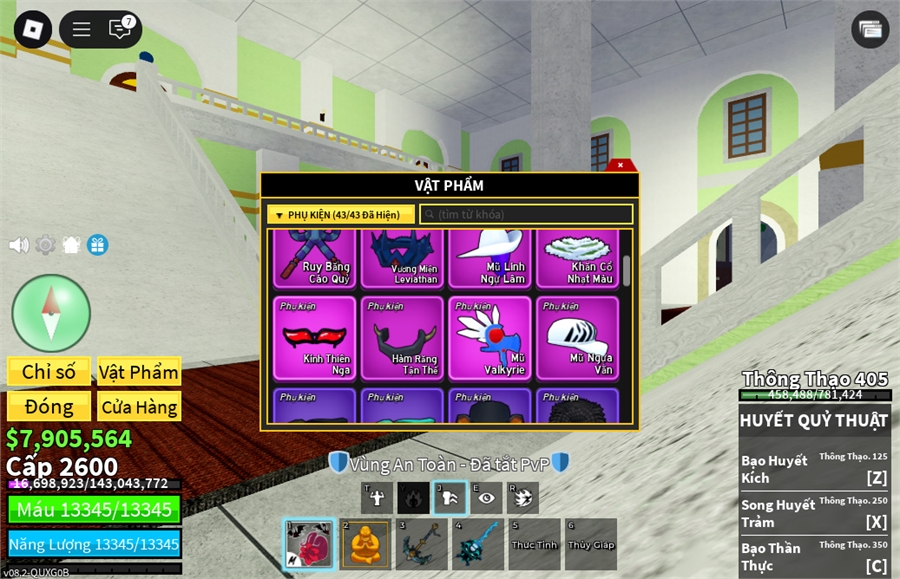Image resolution: width=900 pixels, height=579 pixels.
Task: Click the Vật Phẩm button
Action: coord(139,372)
